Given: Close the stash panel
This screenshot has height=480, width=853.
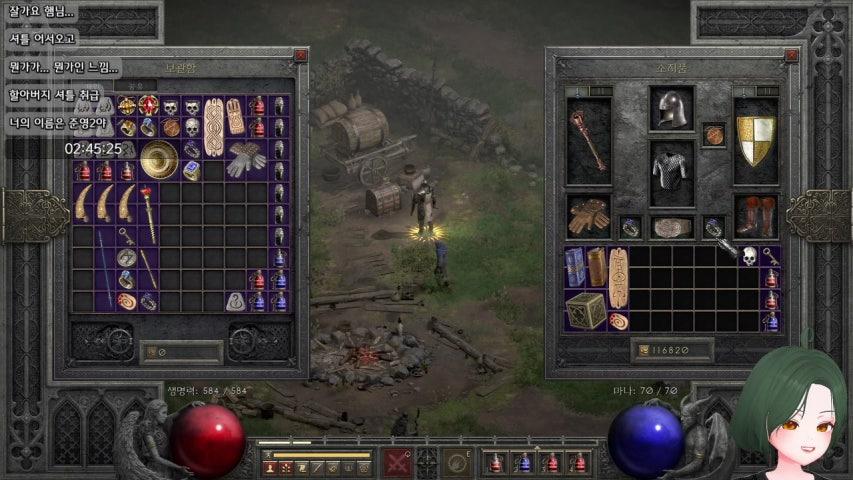Looking at the screenshot, I should [x=300, y=56].
